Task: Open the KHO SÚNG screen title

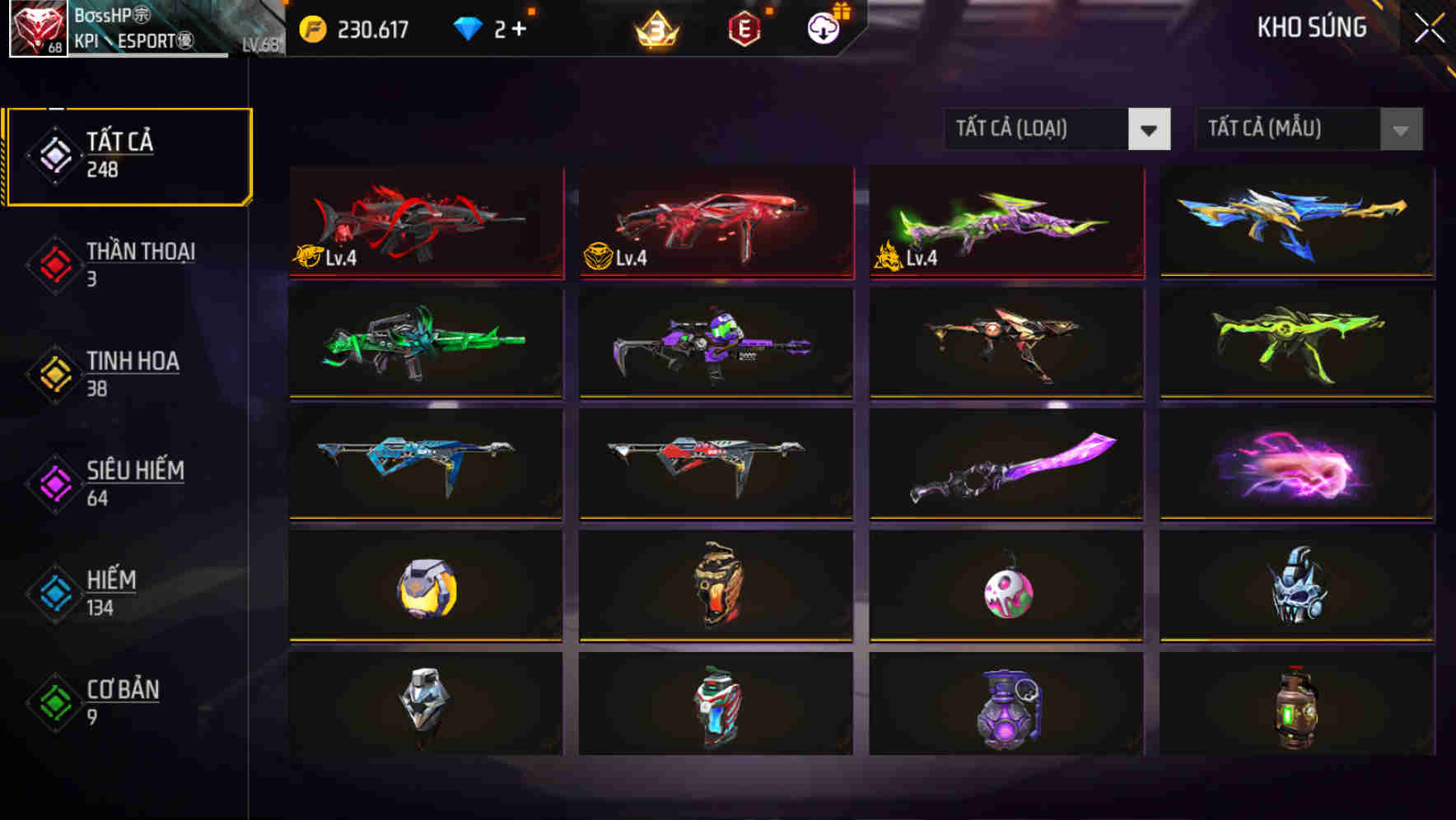Action: (1311, 27)
